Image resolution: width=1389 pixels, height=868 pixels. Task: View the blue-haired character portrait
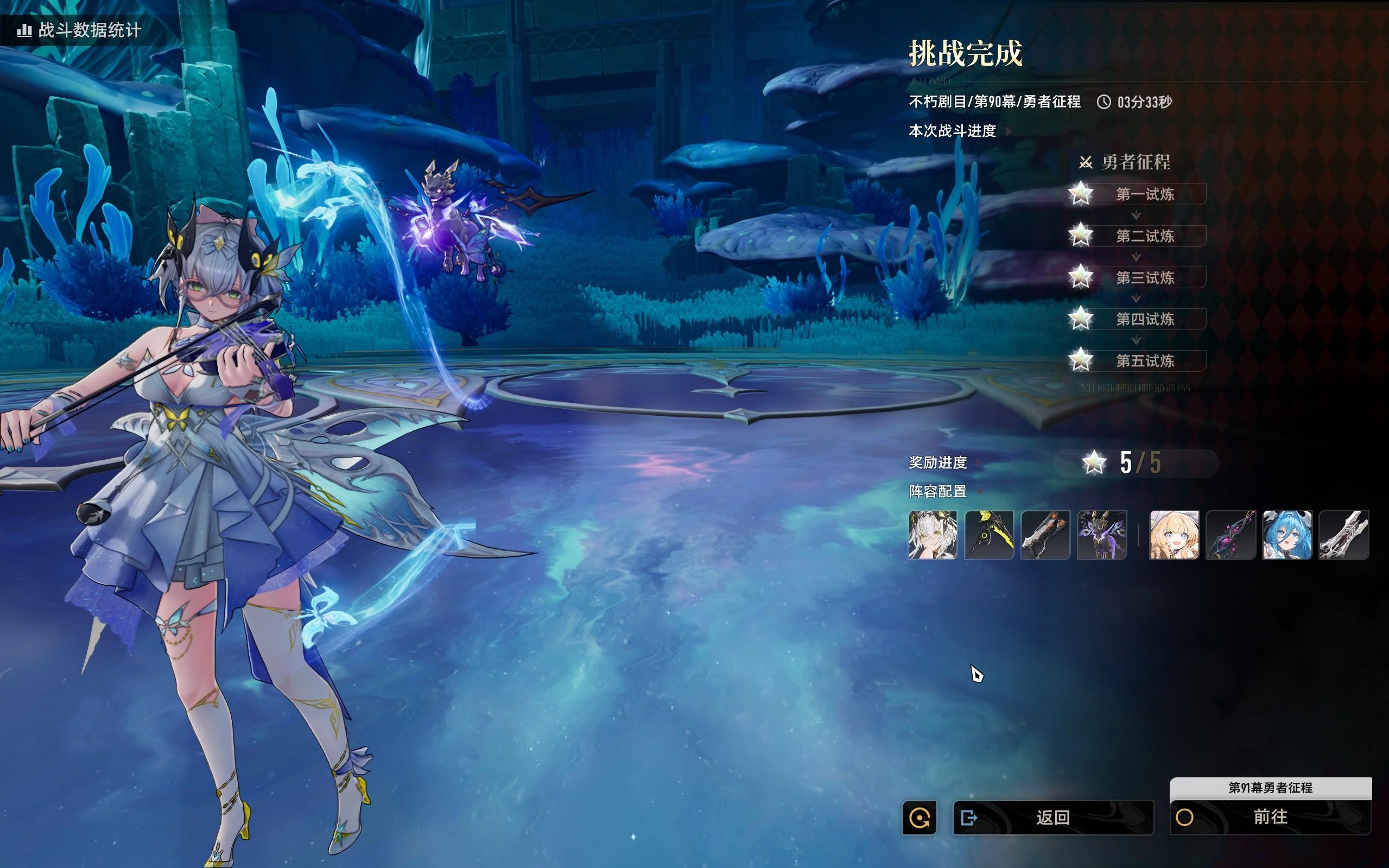pyautogui.click(x=1287, y=535)
